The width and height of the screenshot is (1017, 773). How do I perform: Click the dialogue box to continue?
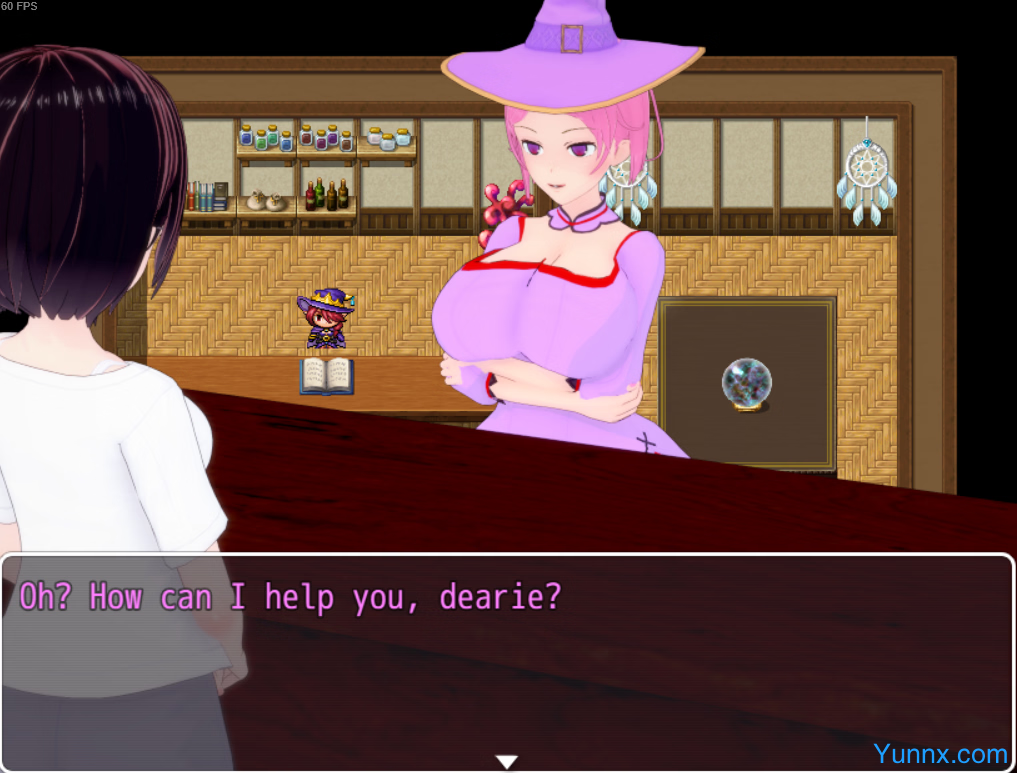pyautogui.click(x=507, y=660)
